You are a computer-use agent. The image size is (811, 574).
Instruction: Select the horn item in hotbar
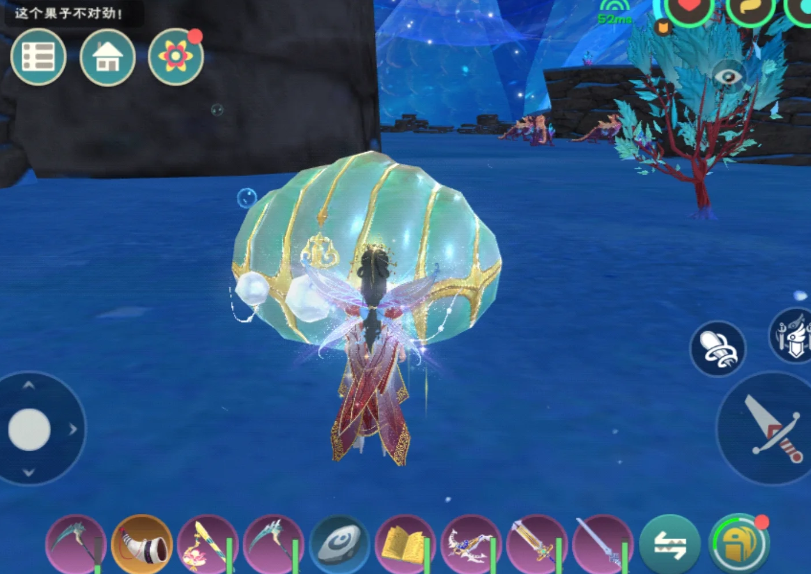pyautogui.click(x=142, y=545)
